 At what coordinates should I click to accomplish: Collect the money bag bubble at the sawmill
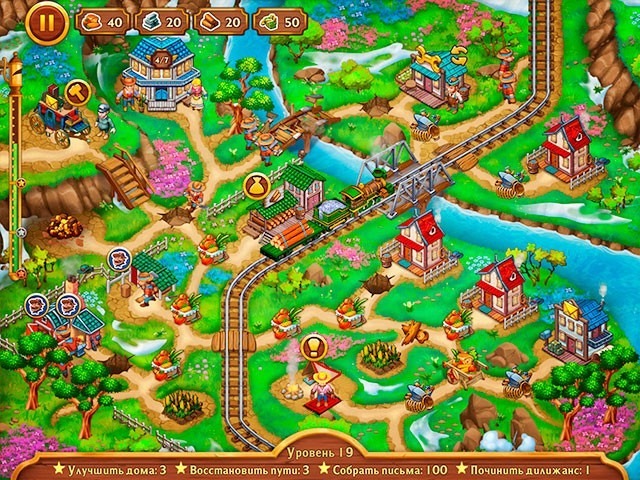point(255,186)
